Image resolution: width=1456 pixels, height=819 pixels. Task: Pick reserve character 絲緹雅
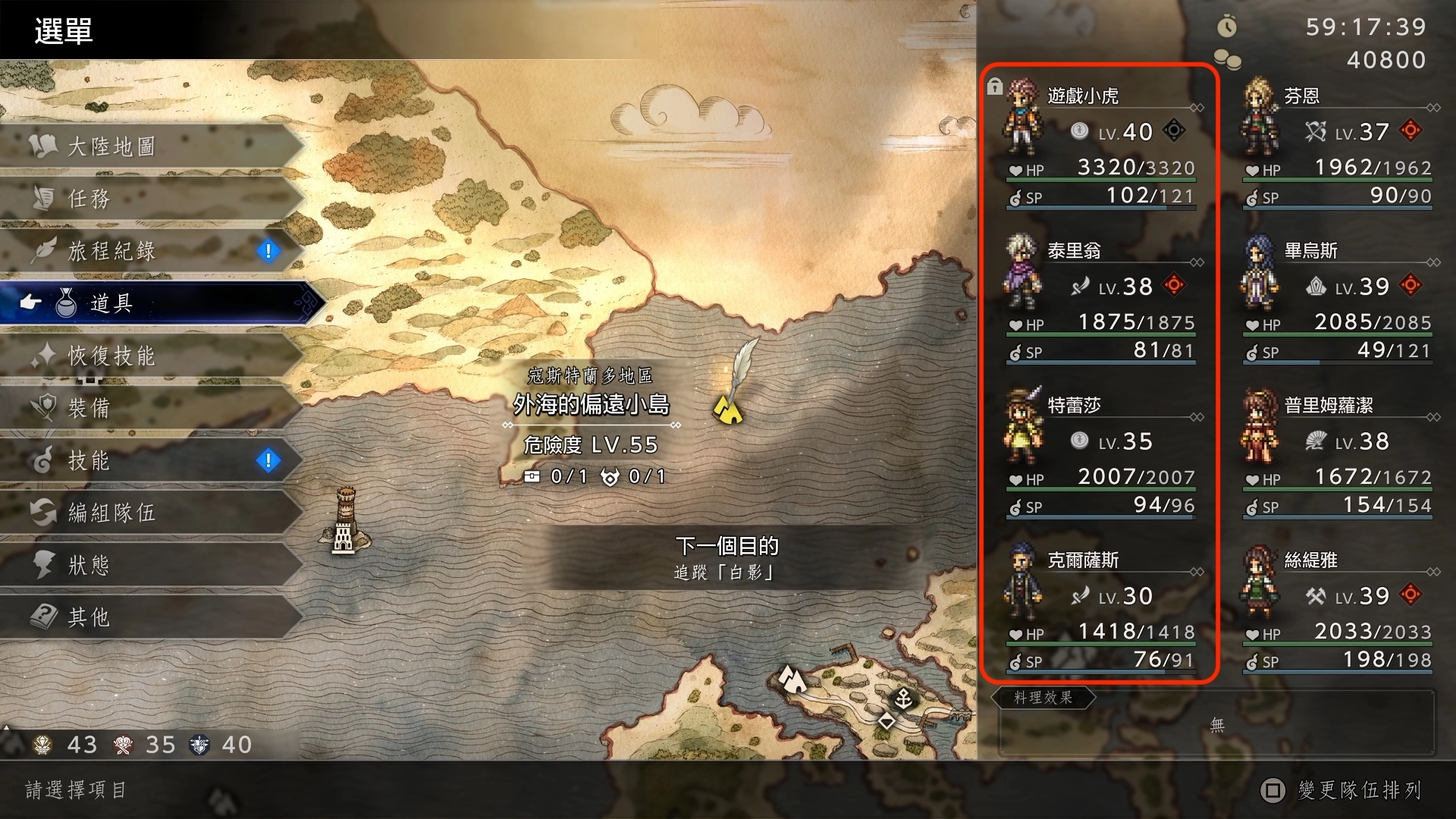(1338, 608)
